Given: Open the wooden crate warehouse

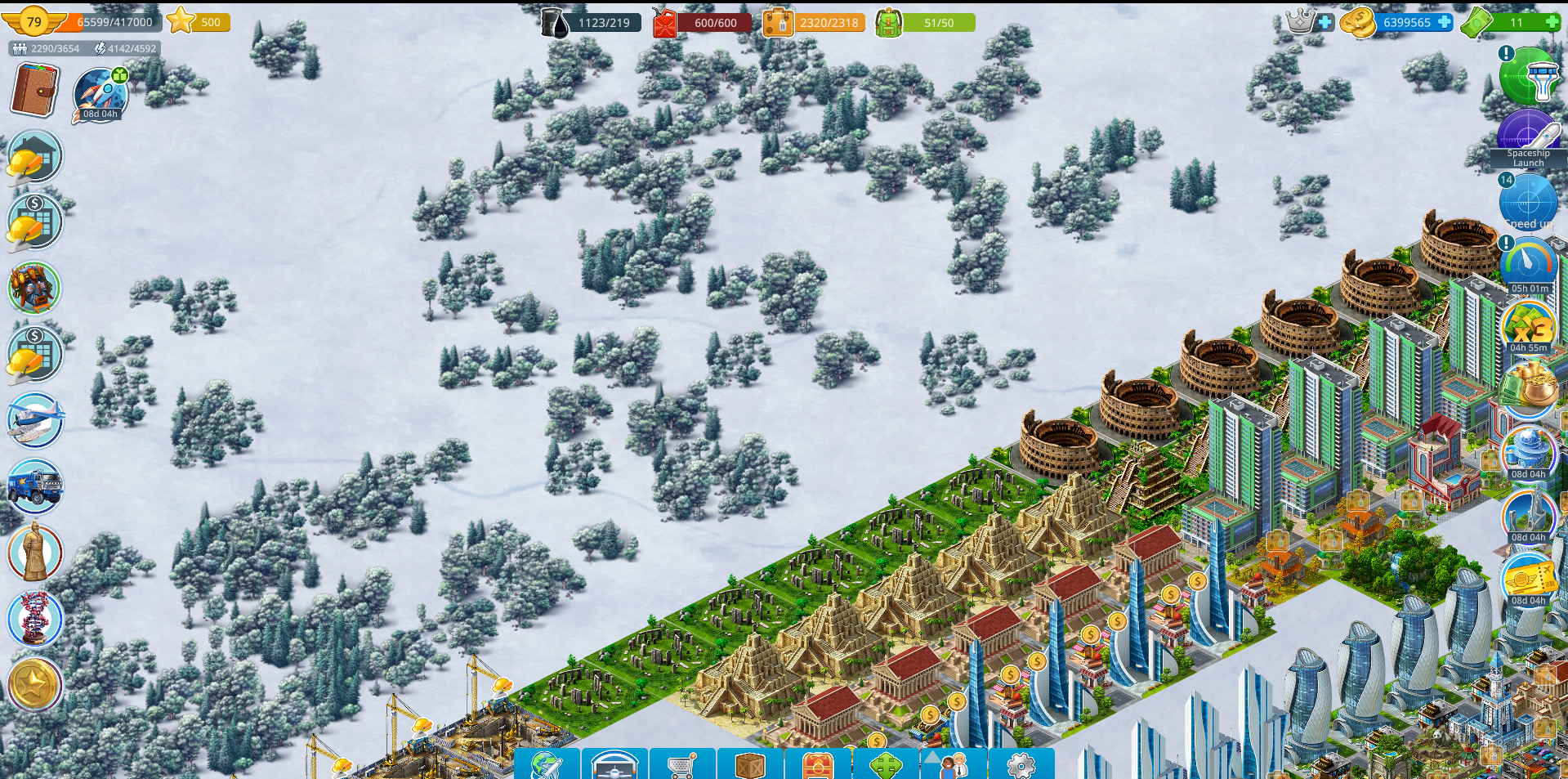Looking at the screenshot, I should (x=750, y=765).
